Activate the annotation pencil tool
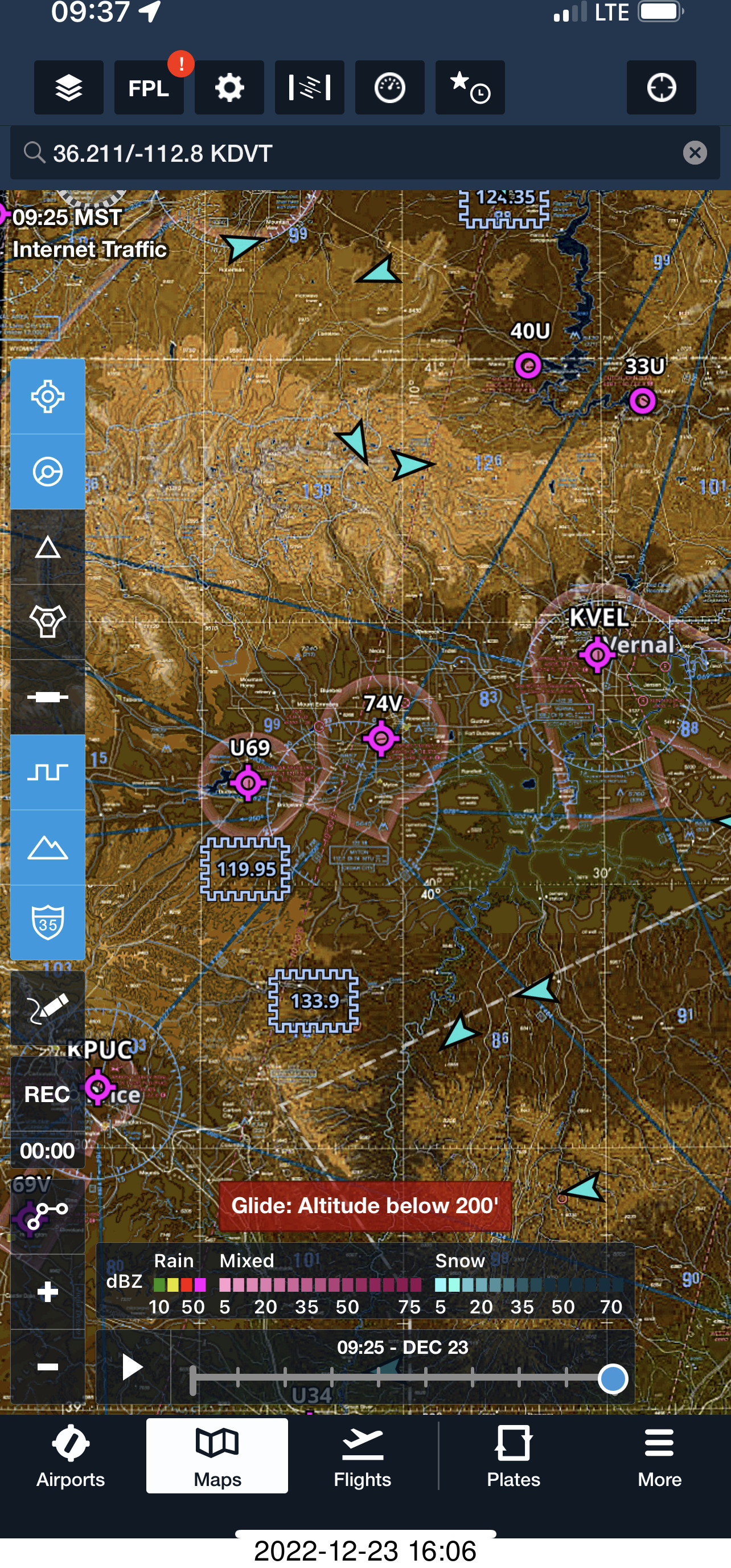 tap(47, 1008)
